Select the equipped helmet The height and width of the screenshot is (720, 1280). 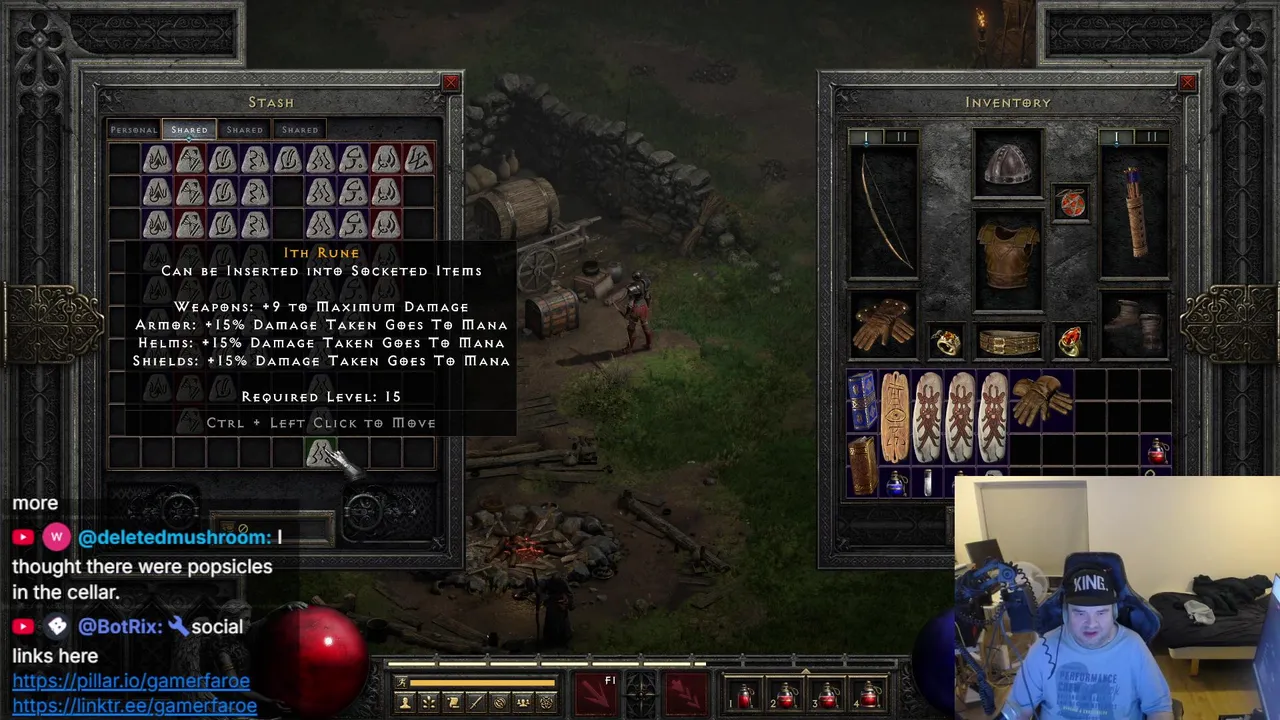pos(1008,164)
